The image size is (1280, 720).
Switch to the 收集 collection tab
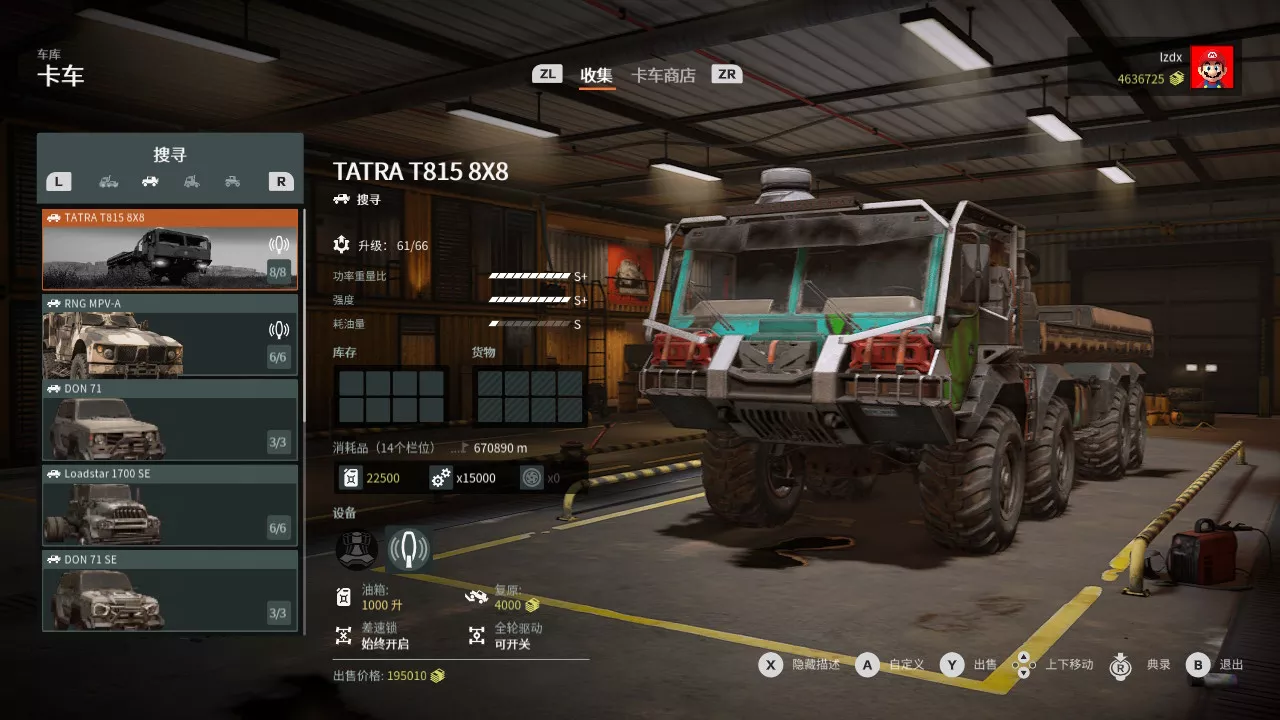click(x=597, y=75)
